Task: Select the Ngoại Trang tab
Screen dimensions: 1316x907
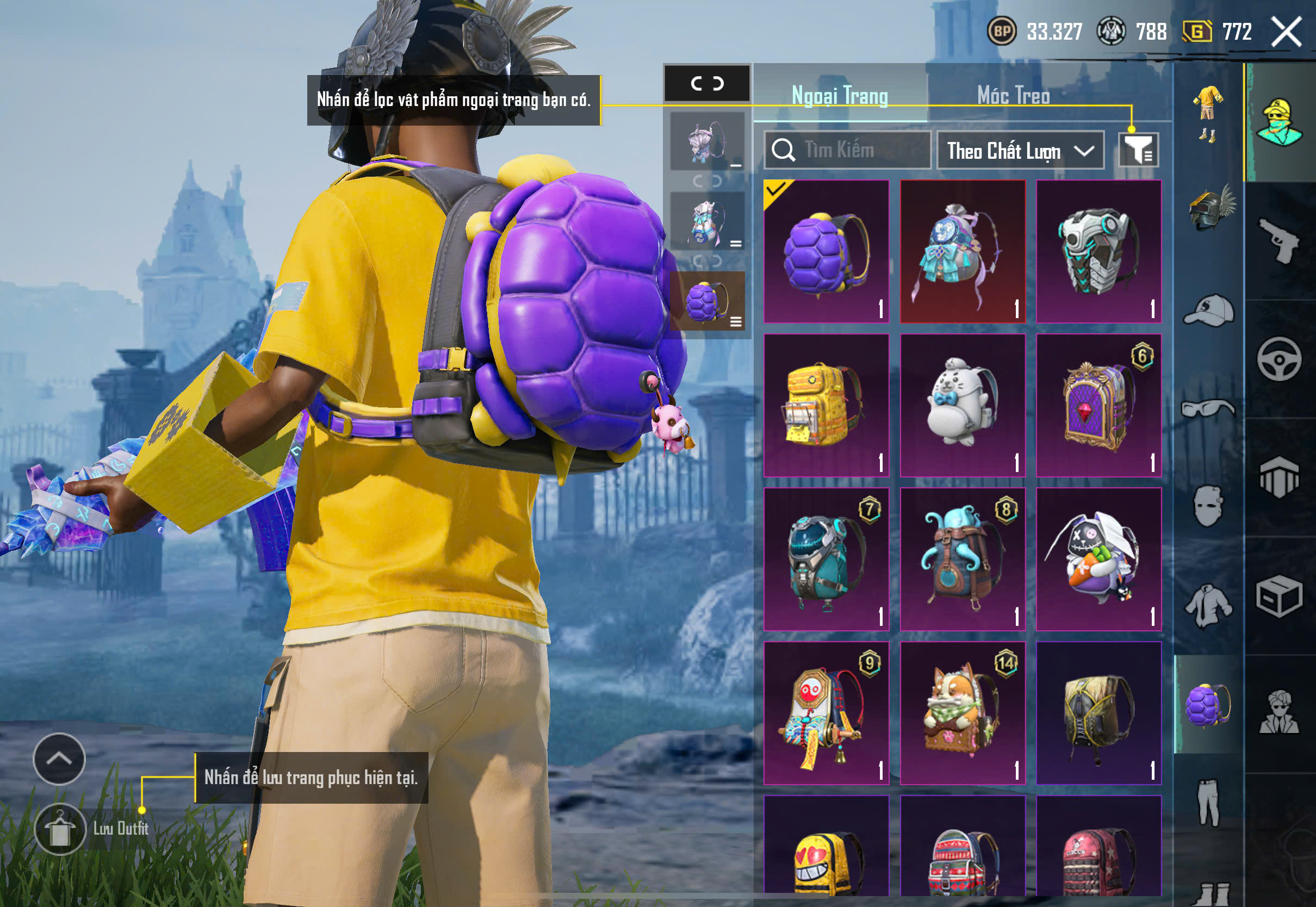Action: 839,96
